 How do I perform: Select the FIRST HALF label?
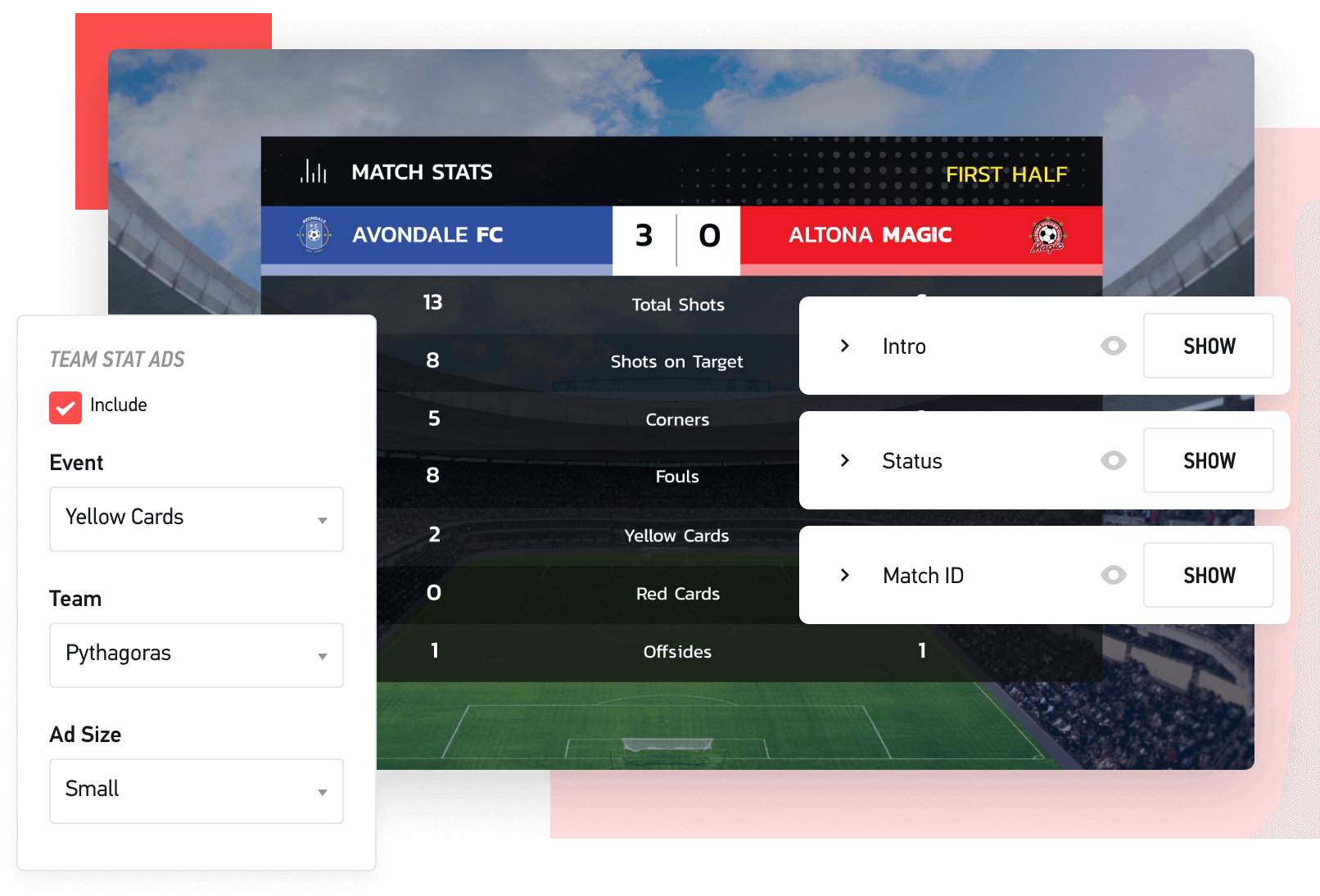point(1006,174)
